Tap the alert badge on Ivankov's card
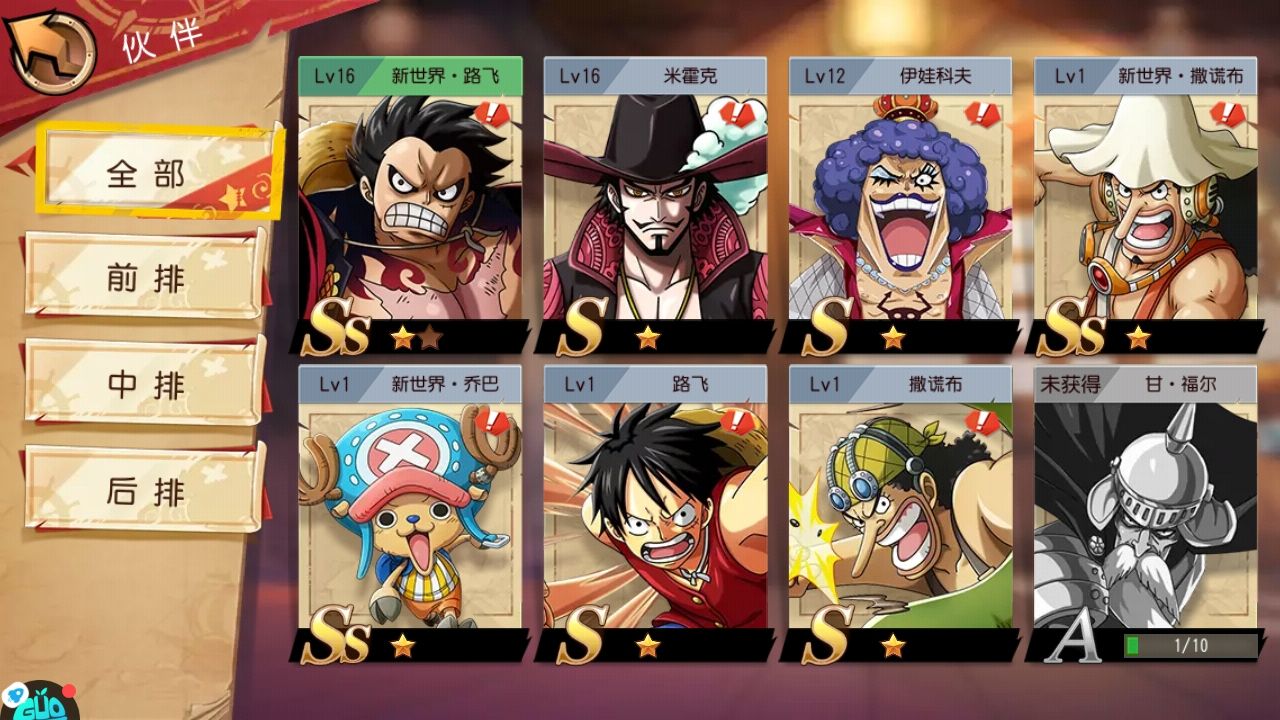This screenshot has width=1280, height=720. coord(982,114)
